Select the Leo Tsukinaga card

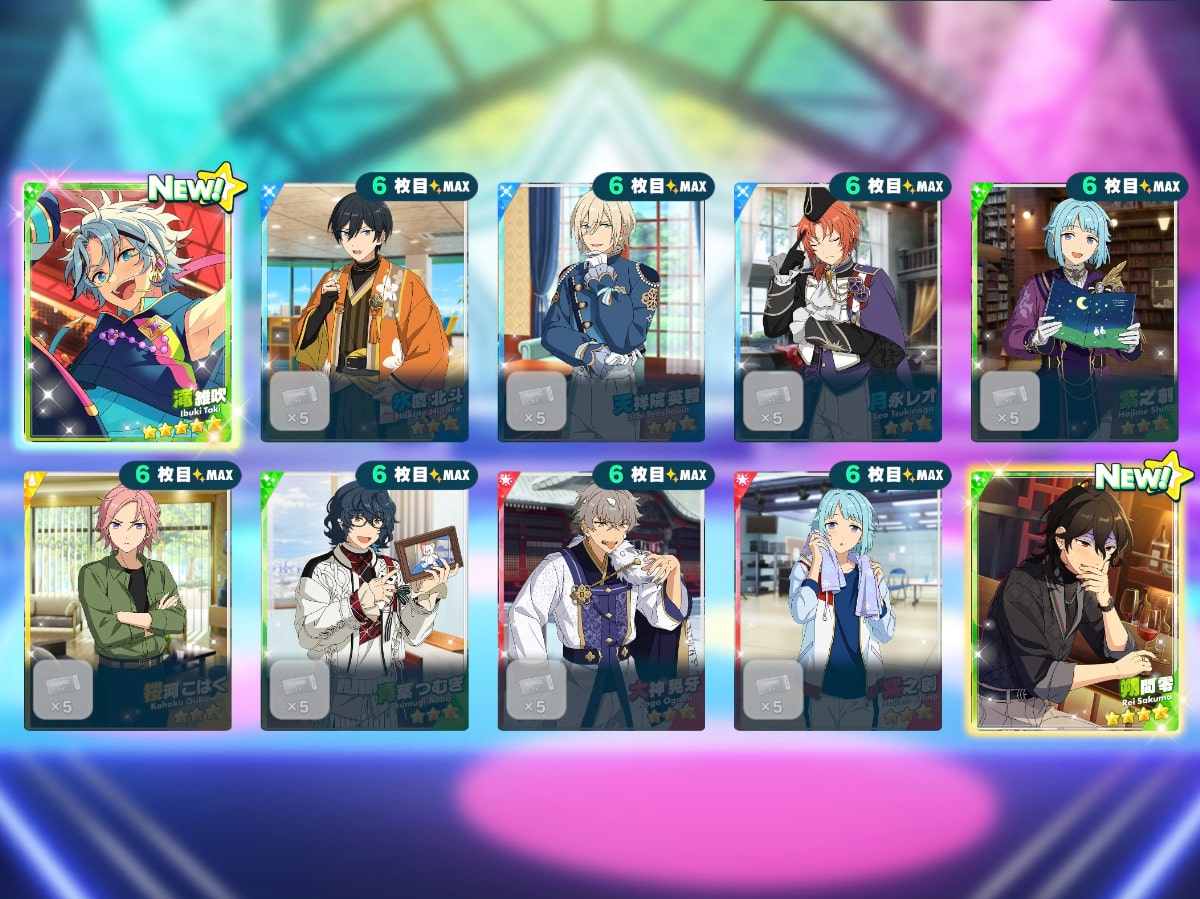click(x=837, y=311)
